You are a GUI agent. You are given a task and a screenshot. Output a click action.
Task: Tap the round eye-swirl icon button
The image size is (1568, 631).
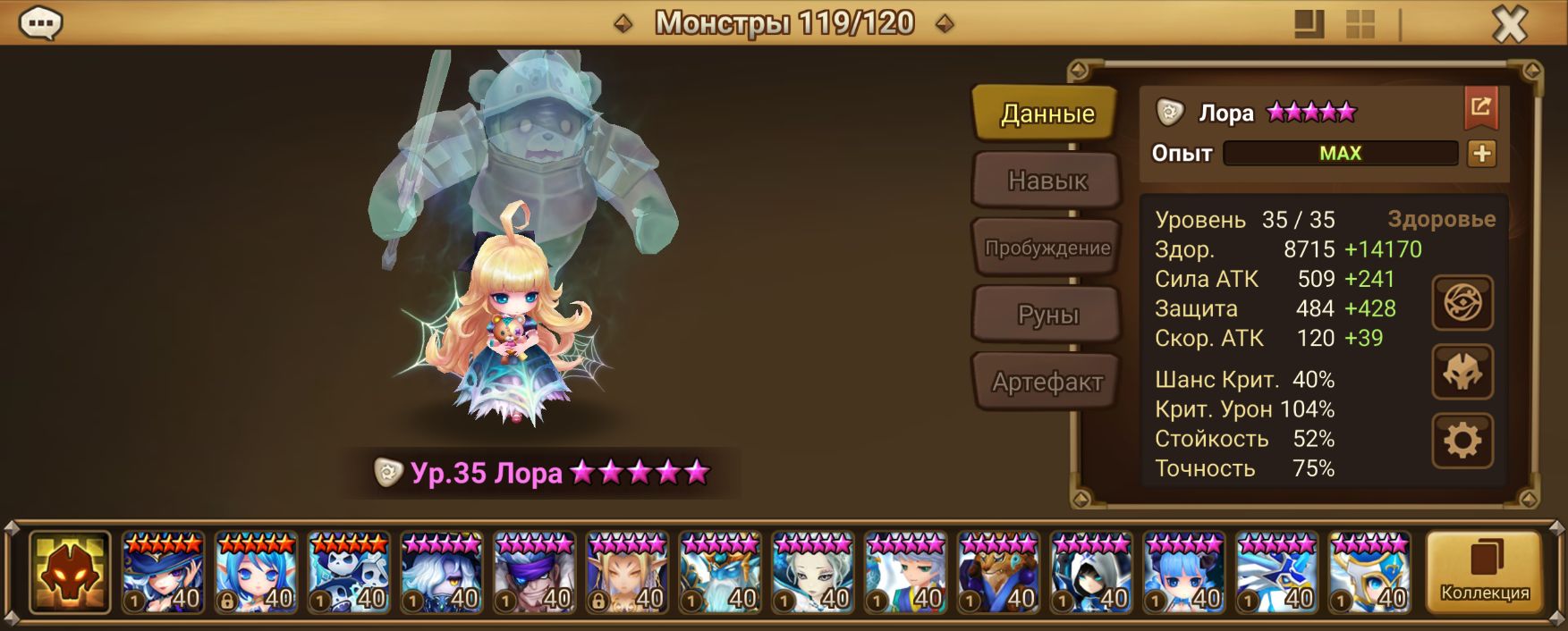pos(1462,303)
